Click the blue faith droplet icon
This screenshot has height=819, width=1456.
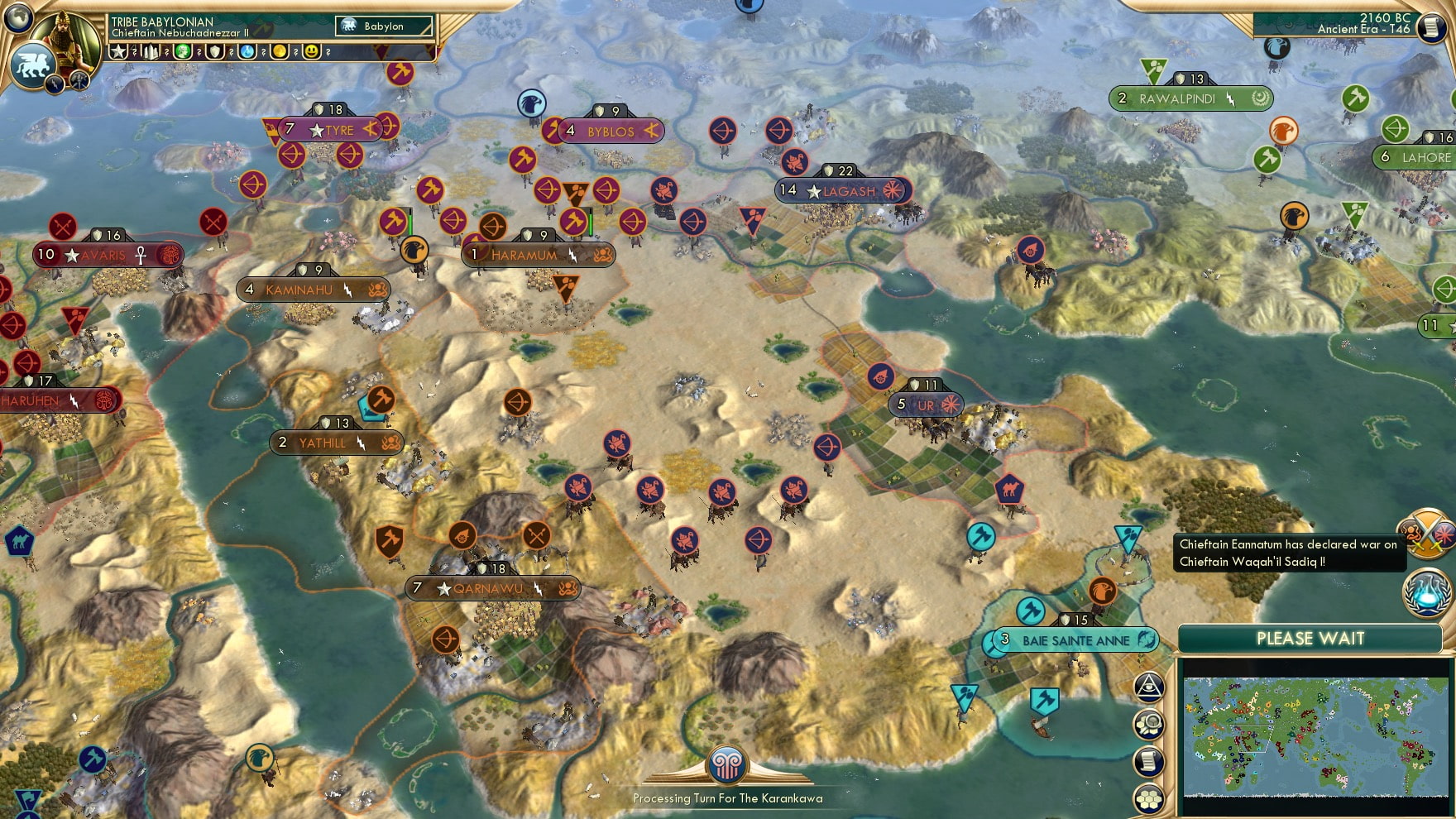pyautogui.click(x=247, y=51)
